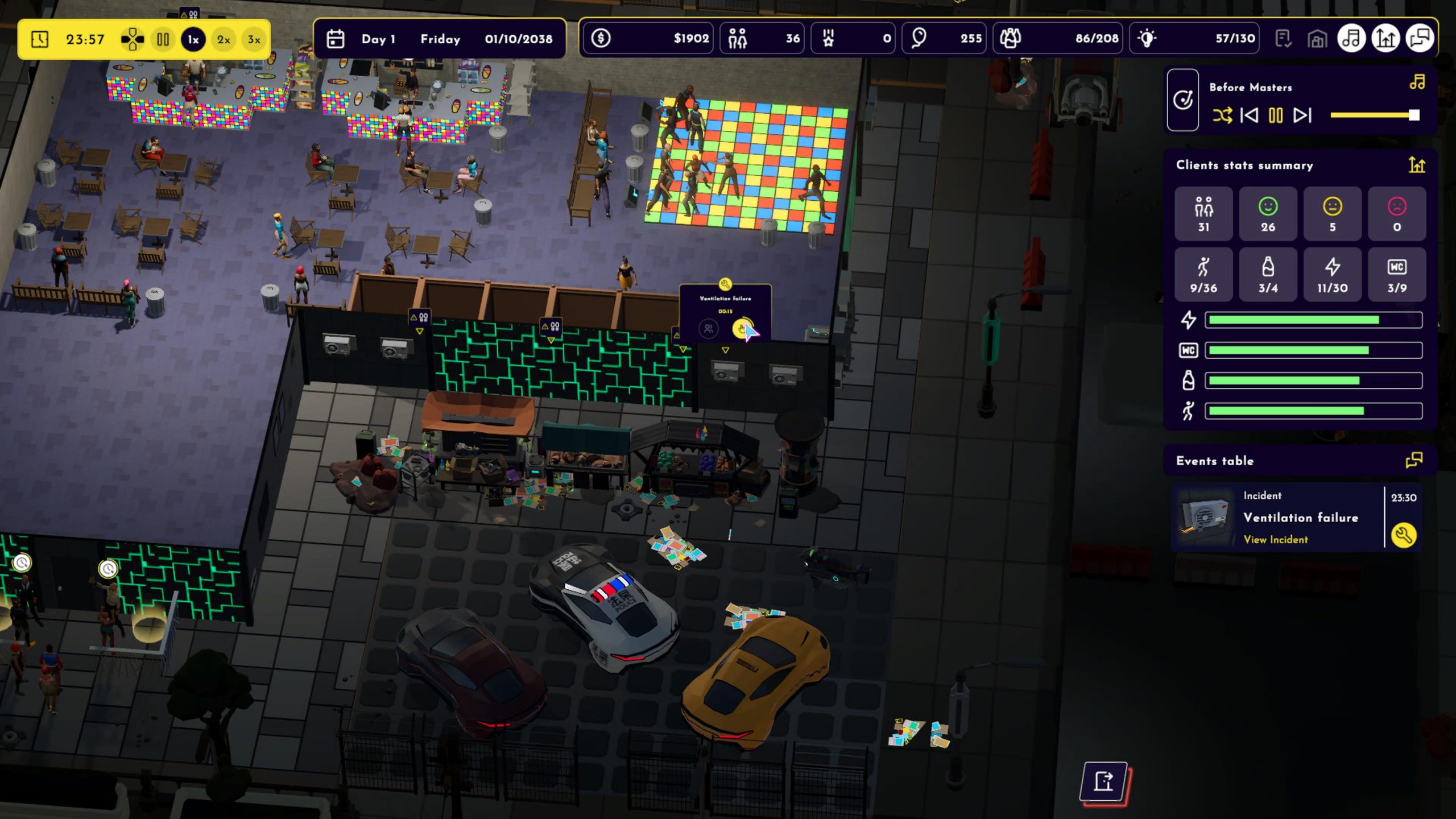The height and width of the screenshot is (819, 1456).
Task: Switch game speed to 2x
Action: [x=224, y=39]
